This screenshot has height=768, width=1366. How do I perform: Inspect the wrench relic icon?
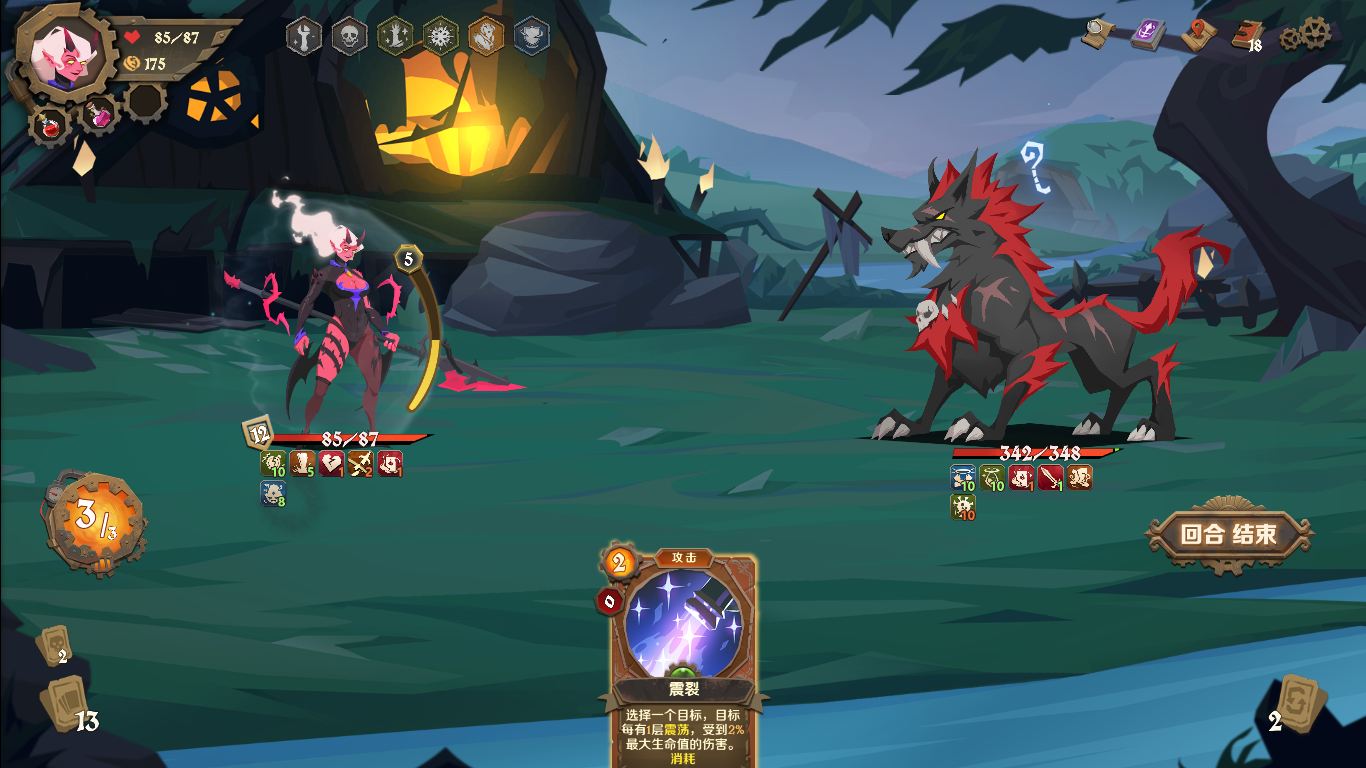[304, 36]
